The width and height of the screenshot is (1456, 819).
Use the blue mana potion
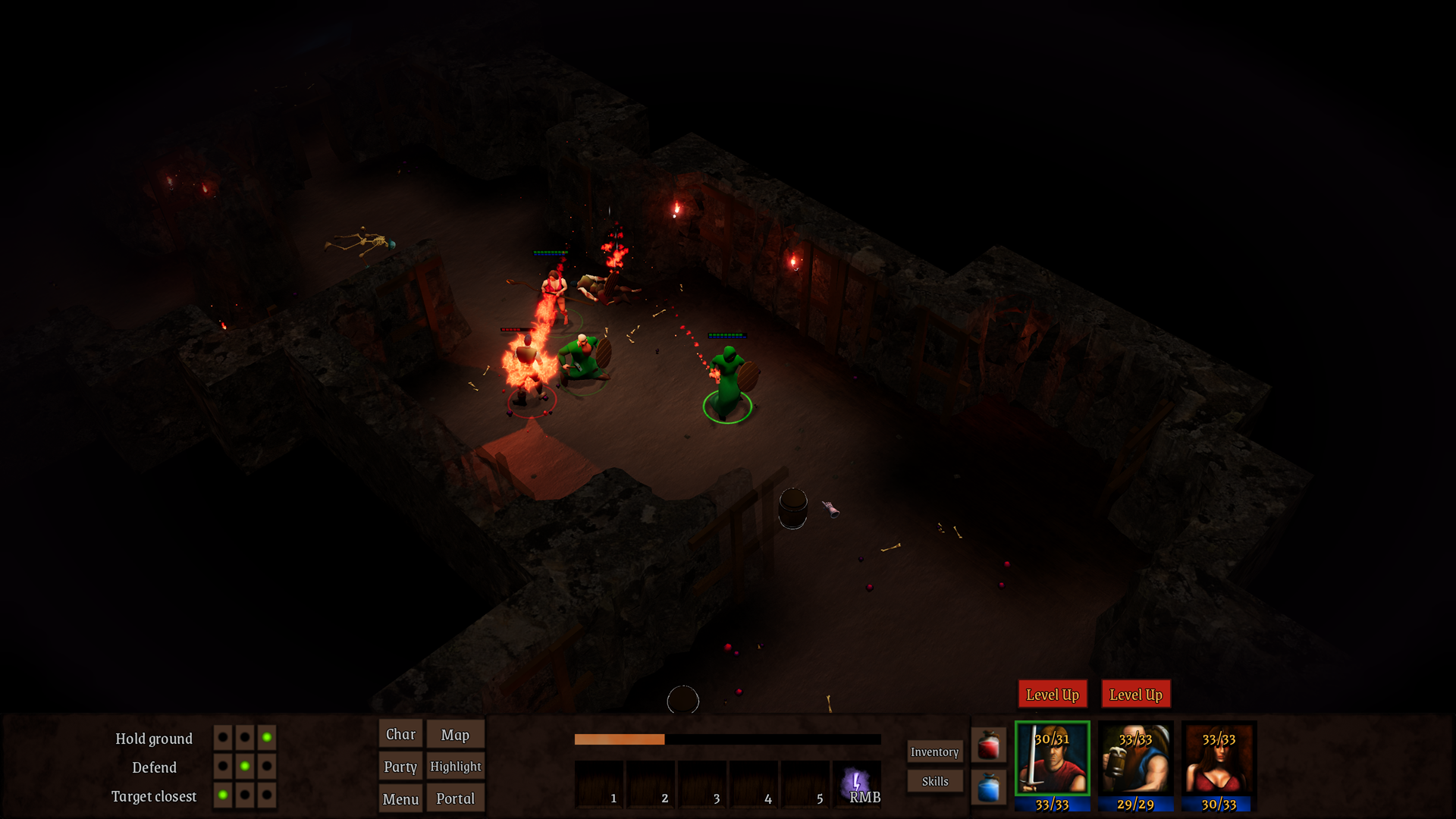pos(988,788)
